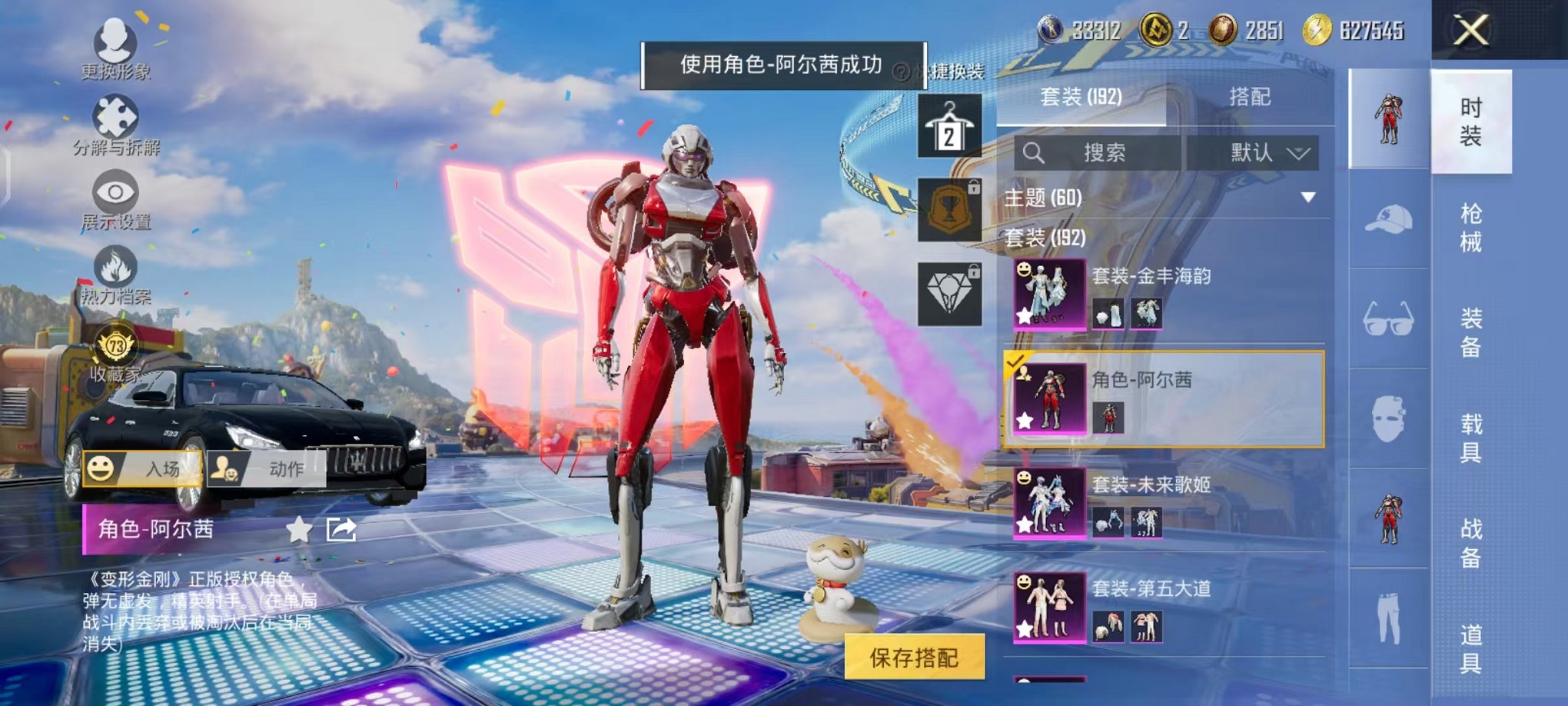This screenshot has height=706, width=1568.
Task: Switch to the 搭配 tab
Action: coord(1251,96)
